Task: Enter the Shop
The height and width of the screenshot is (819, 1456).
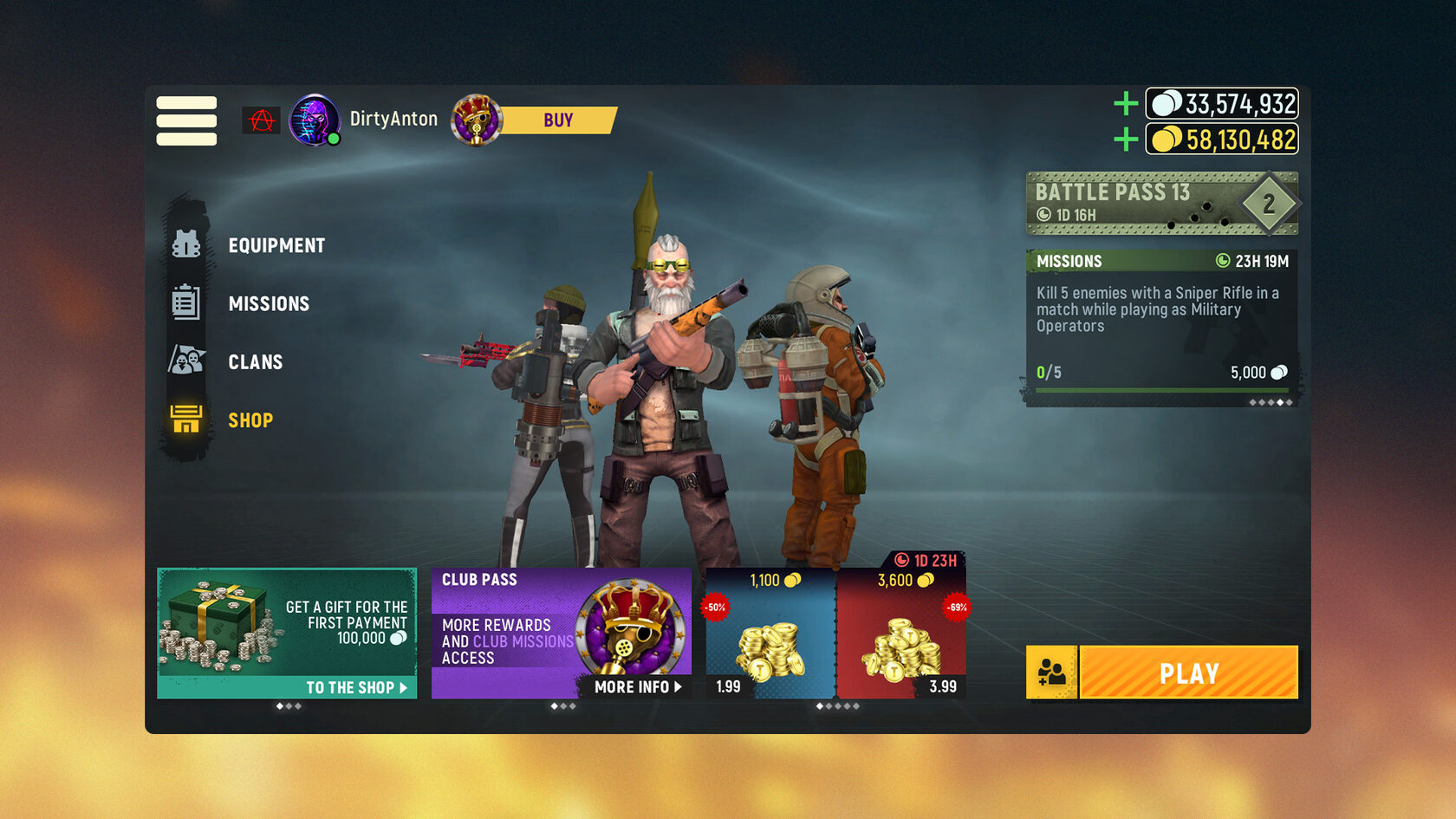Action: [250, 420]
